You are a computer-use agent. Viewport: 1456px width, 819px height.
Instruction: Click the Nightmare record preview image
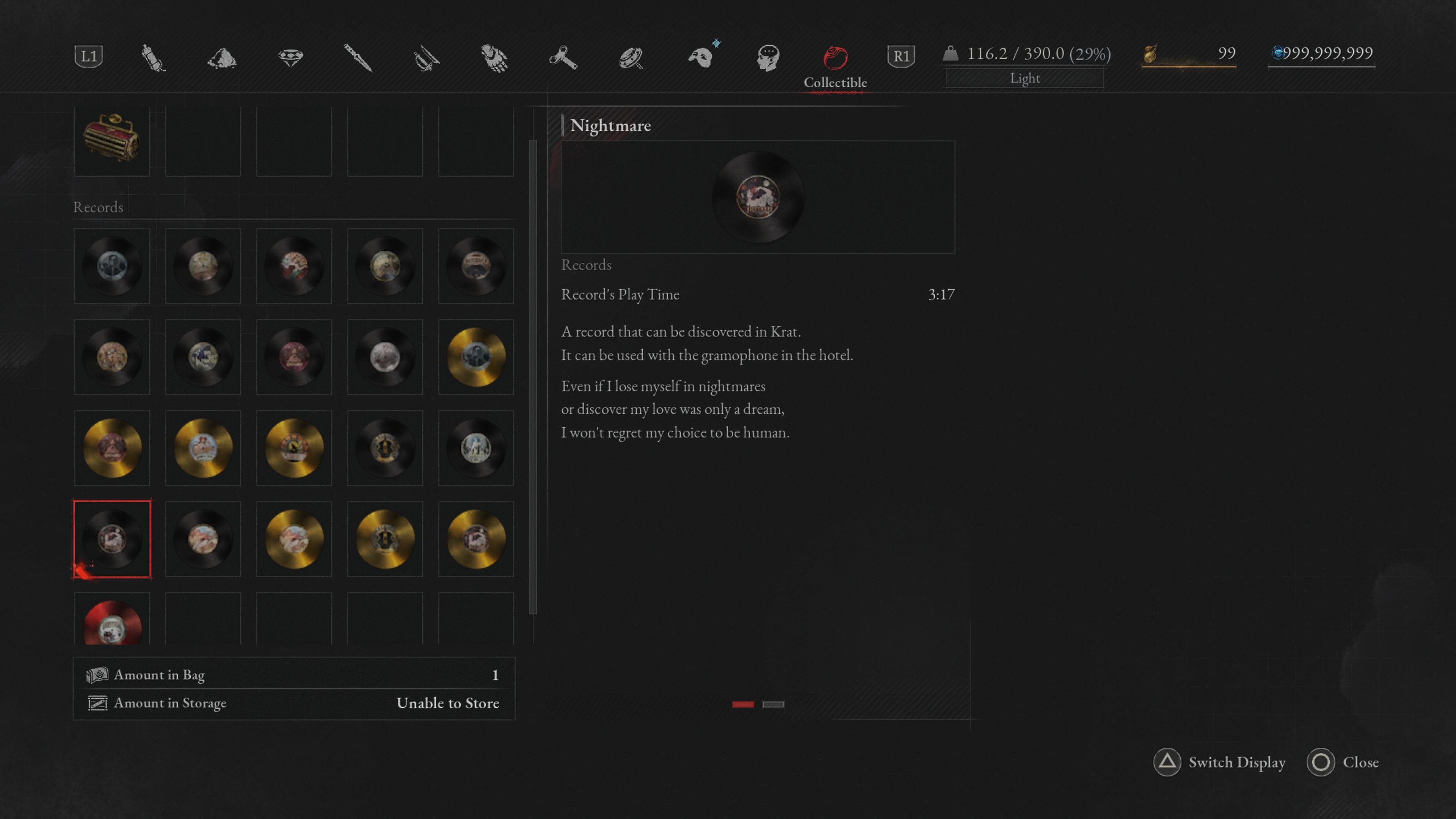pos(758,197)
